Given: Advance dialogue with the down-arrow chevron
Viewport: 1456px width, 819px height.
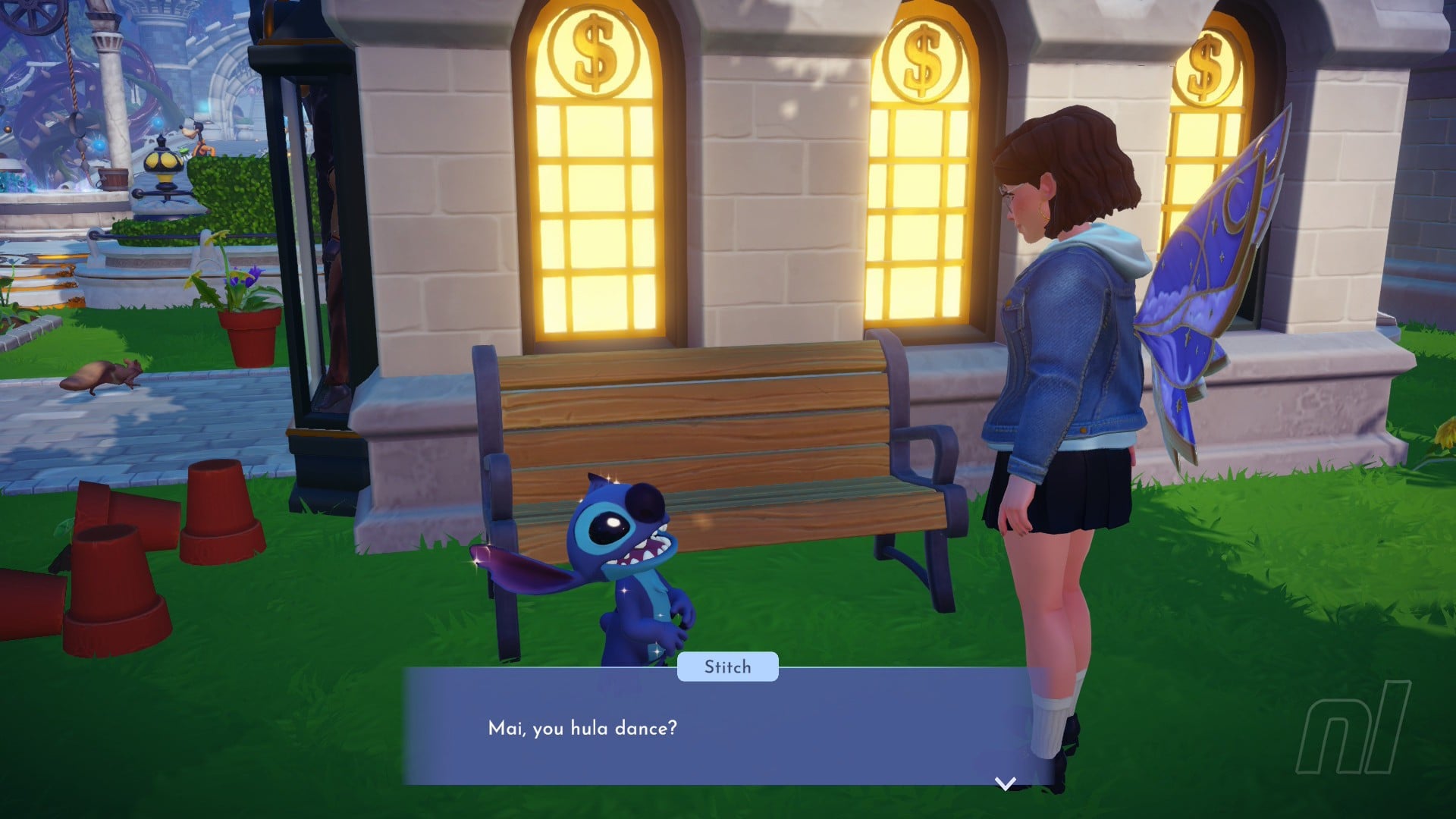Looking at the screenshot, I should coord(1005,783).
